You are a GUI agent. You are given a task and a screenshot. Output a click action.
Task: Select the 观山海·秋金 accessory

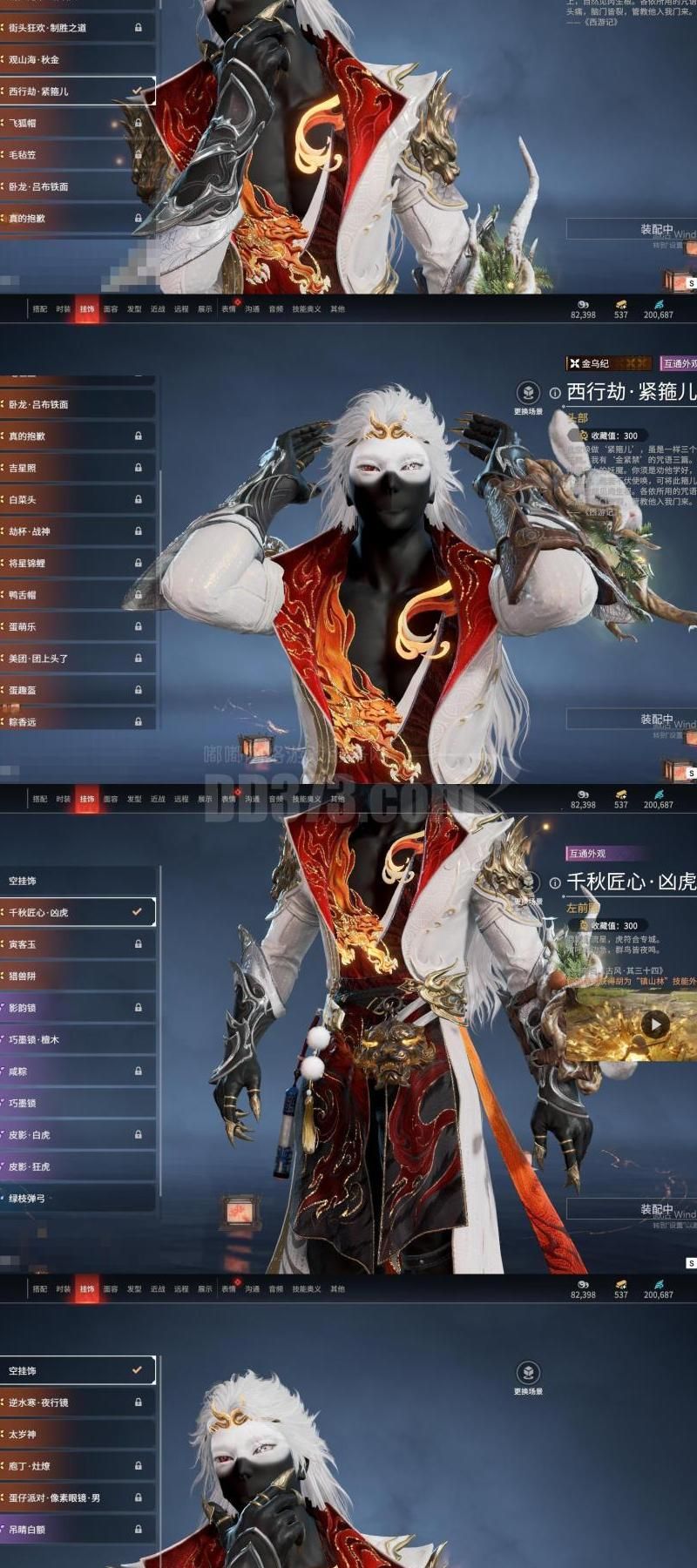click(77, 59)
